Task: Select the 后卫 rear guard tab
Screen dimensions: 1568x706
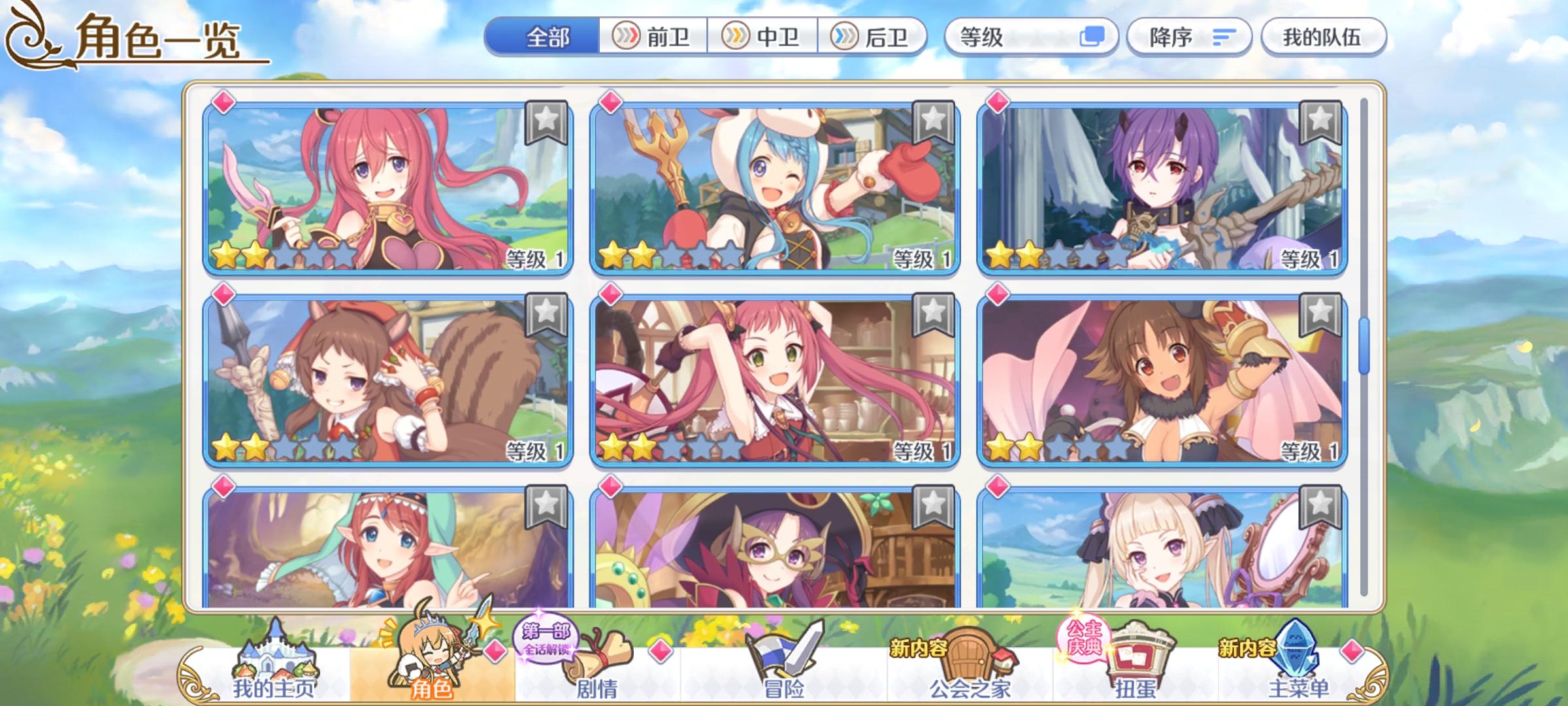Action: point(872,37)
